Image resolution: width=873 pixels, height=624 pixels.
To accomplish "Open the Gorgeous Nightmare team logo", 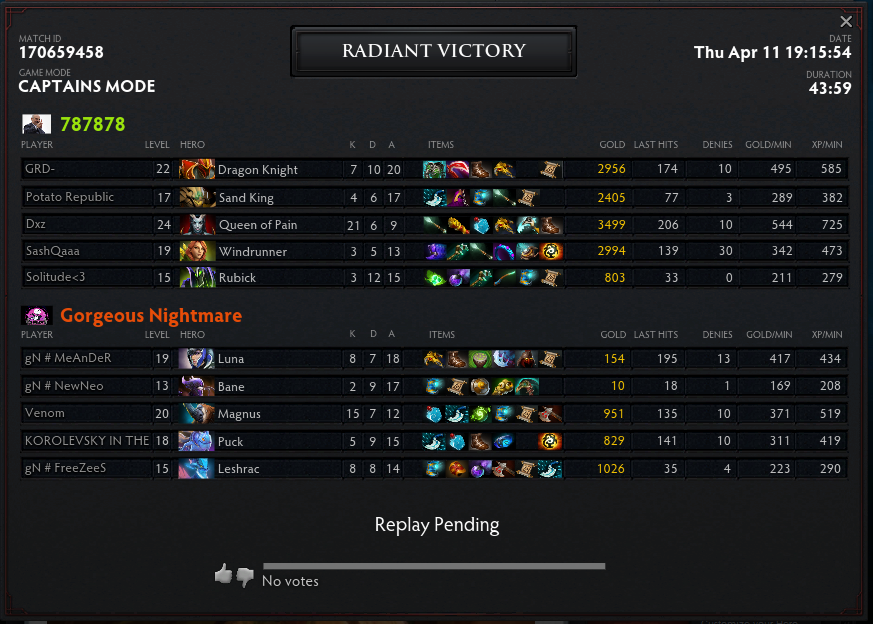I will pyautogui.click(x=37, y=316).
